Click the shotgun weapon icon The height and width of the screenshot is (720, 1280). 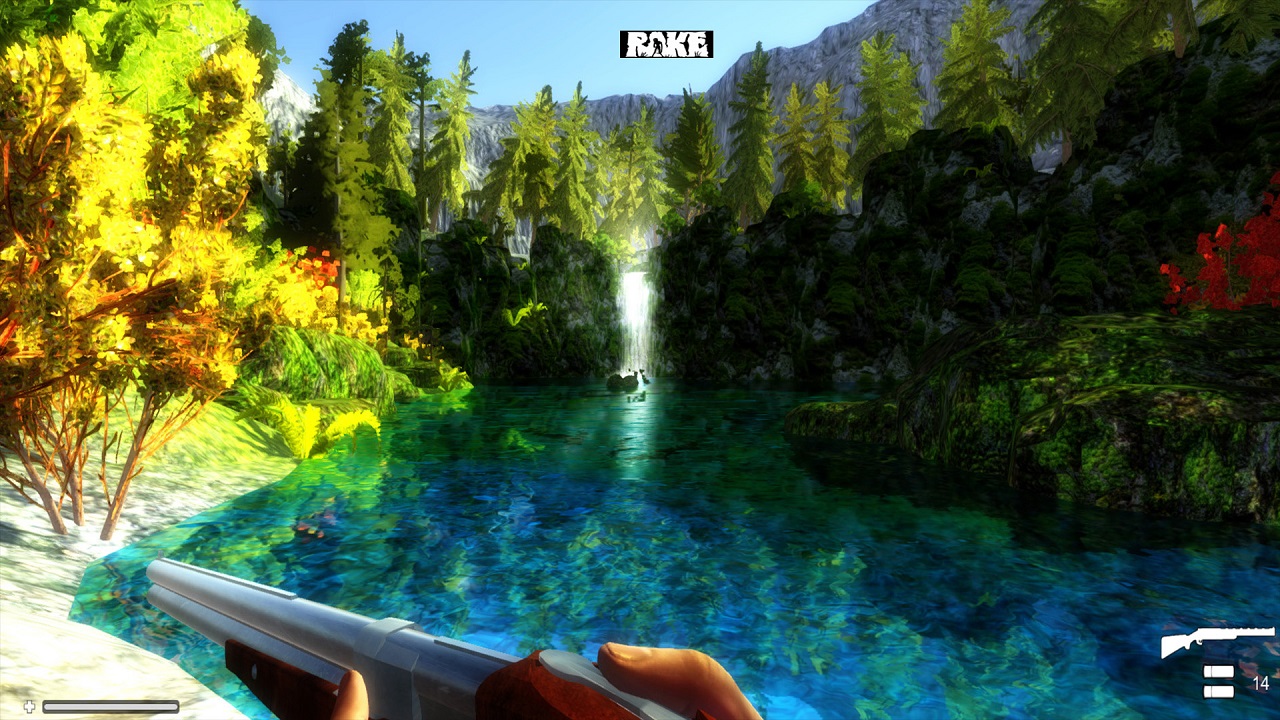(x=1217, y=641)
